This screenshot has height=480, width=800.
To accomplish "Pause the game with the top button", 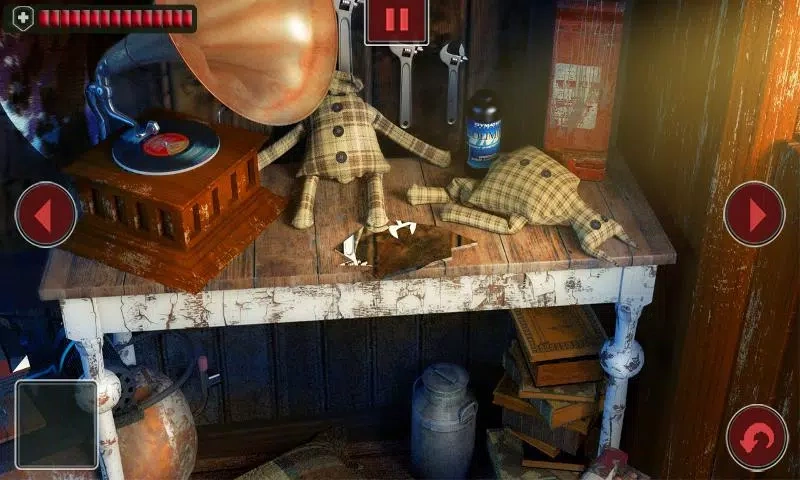I will [396, 21].
